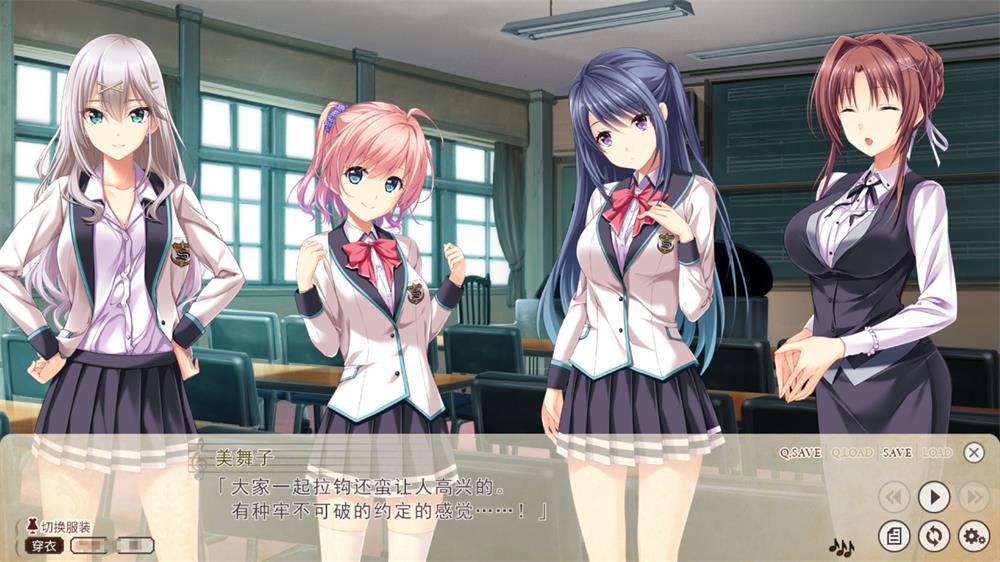Screen dimensions: 1000x562
Task: Skip forward with the fast-forward button
Action: (x=973, y=496)
